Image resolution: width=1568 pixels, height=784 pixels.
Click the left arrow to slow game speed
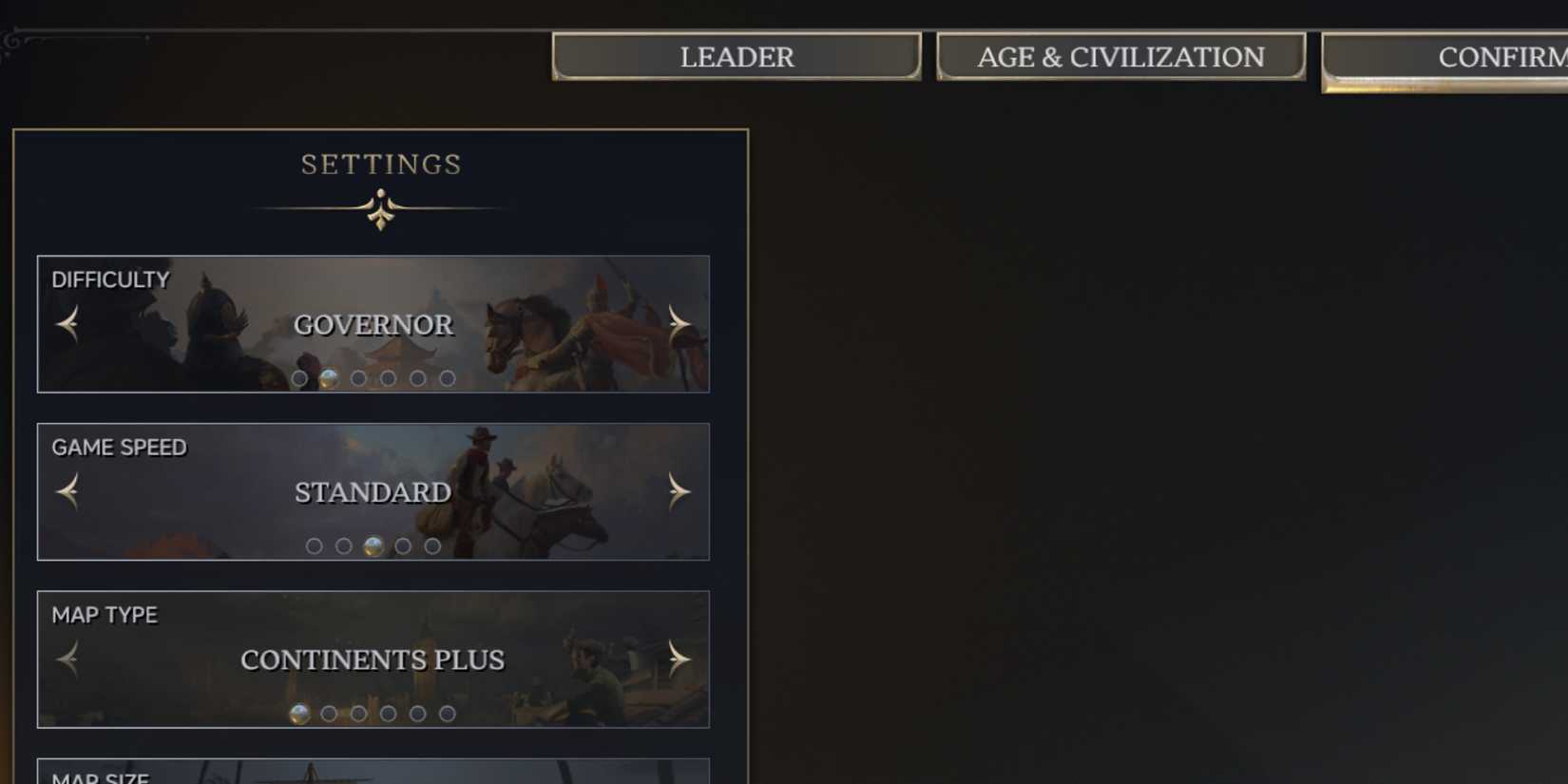[x=67, y=490]
